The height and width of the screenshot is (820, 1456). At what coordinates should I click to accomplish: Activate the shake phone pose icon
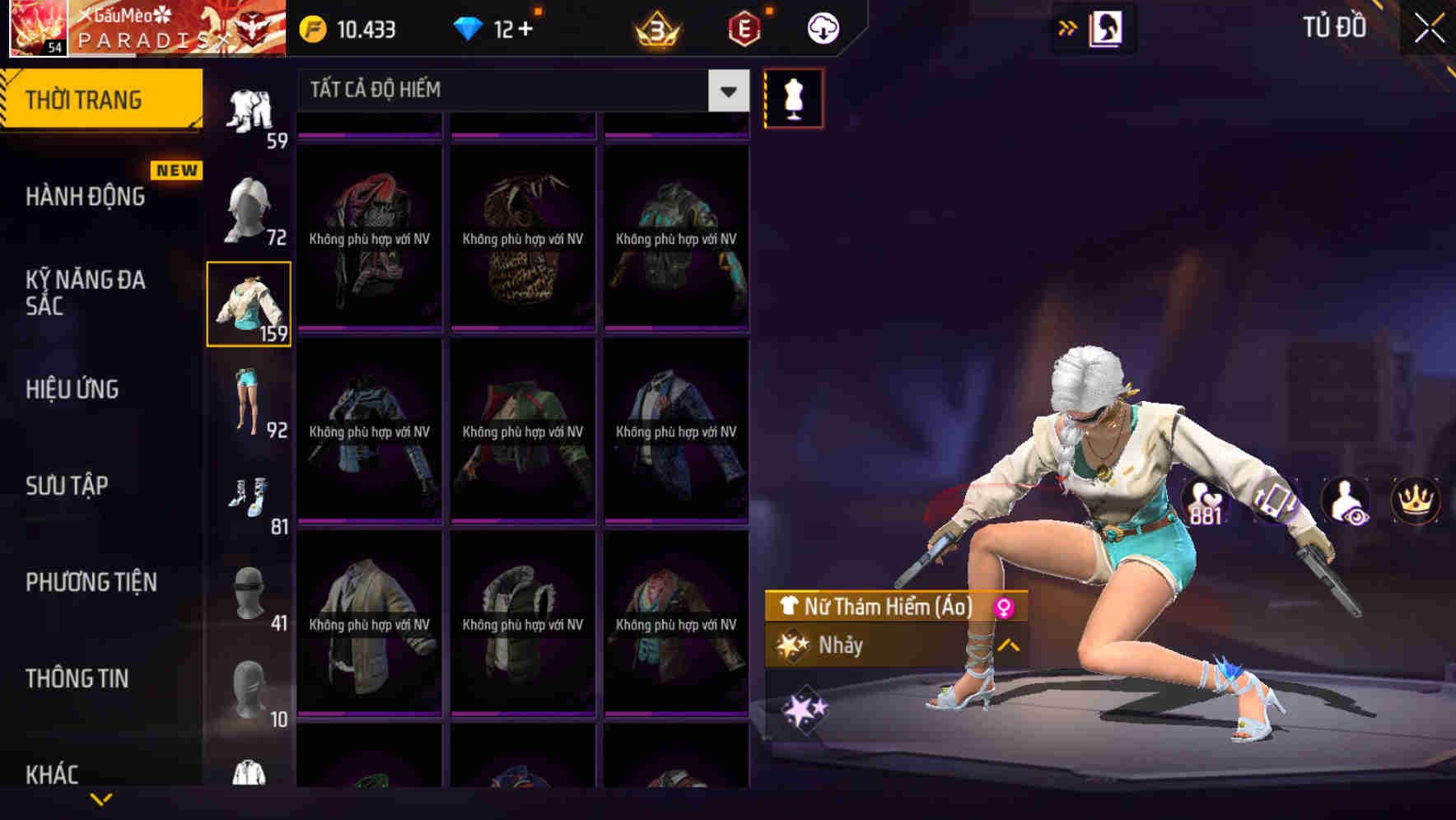coord(1275,501)
